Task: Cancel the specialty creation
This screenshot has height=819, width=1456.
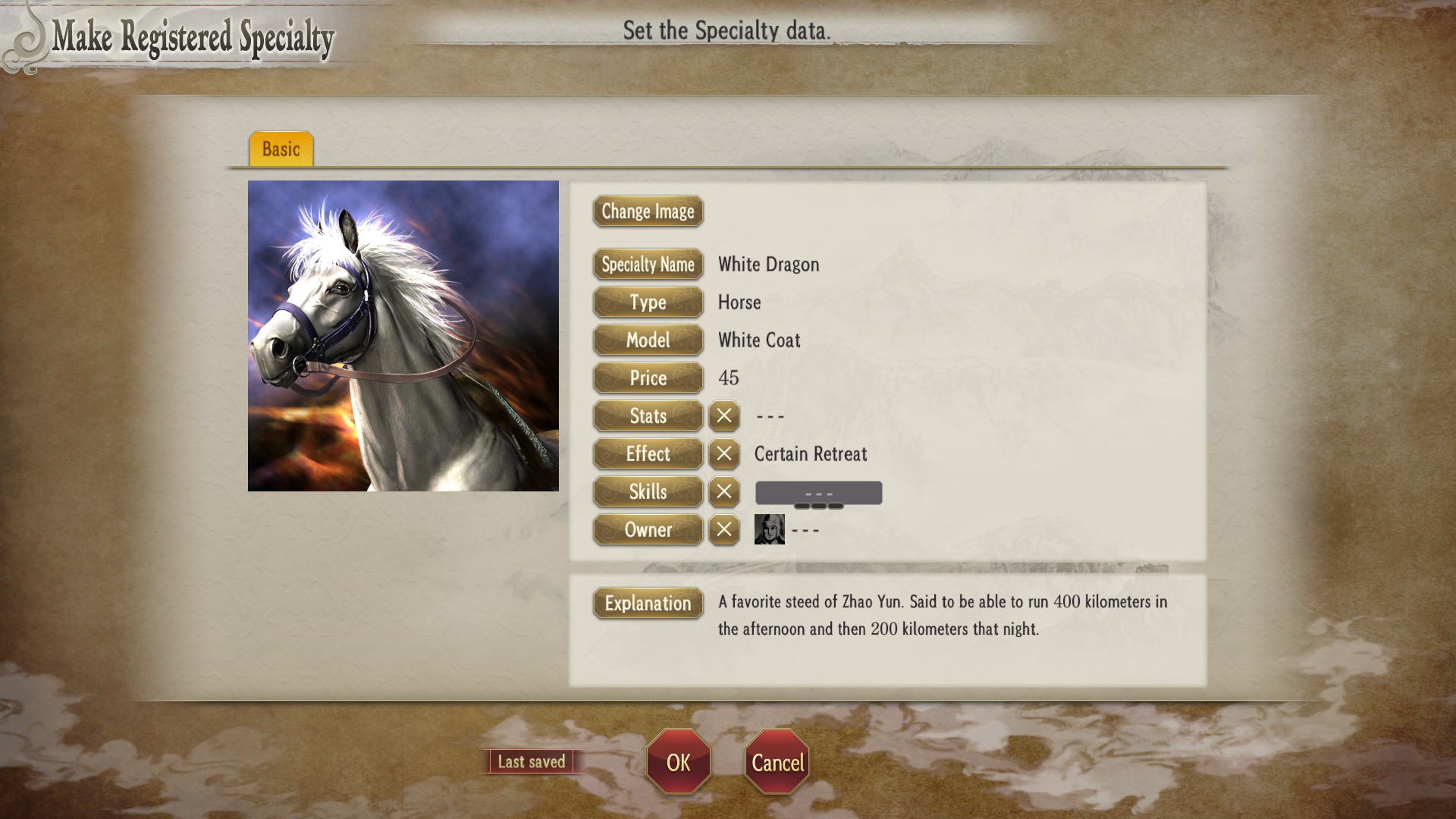Action: tap(777, 762)
